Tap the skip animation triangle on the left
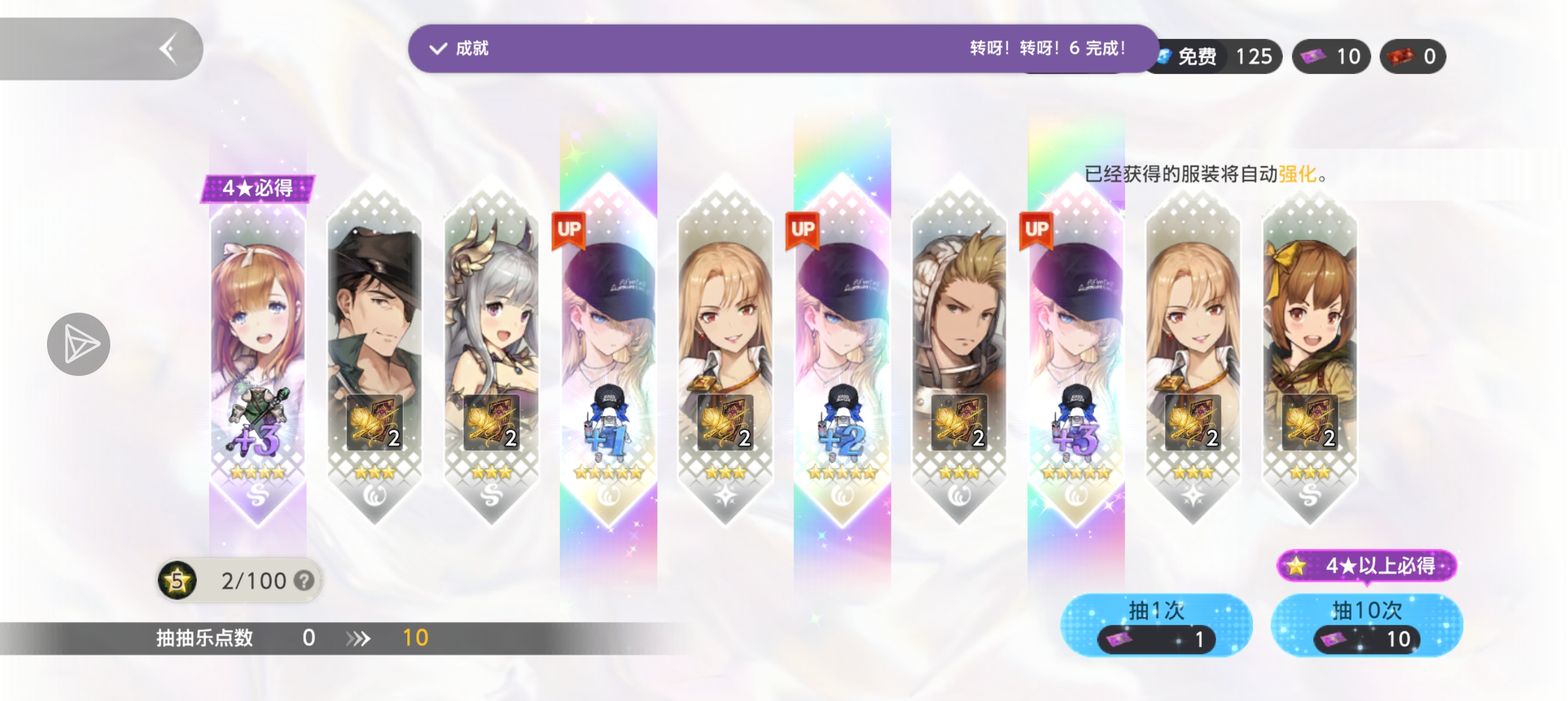 (x=79, y=344)
